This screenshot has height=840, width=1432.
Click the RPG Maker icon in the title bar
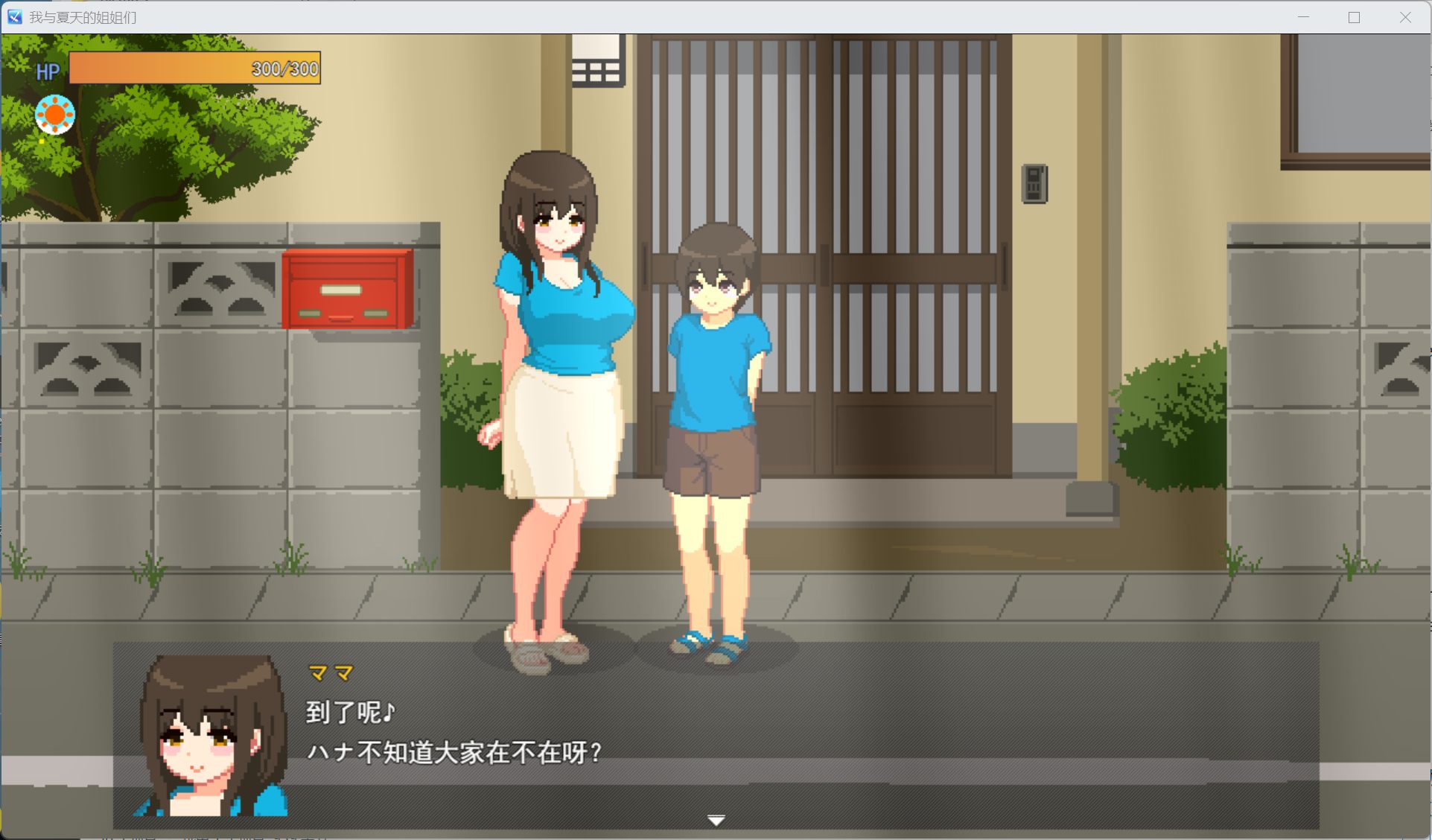(x=14, y=16)
